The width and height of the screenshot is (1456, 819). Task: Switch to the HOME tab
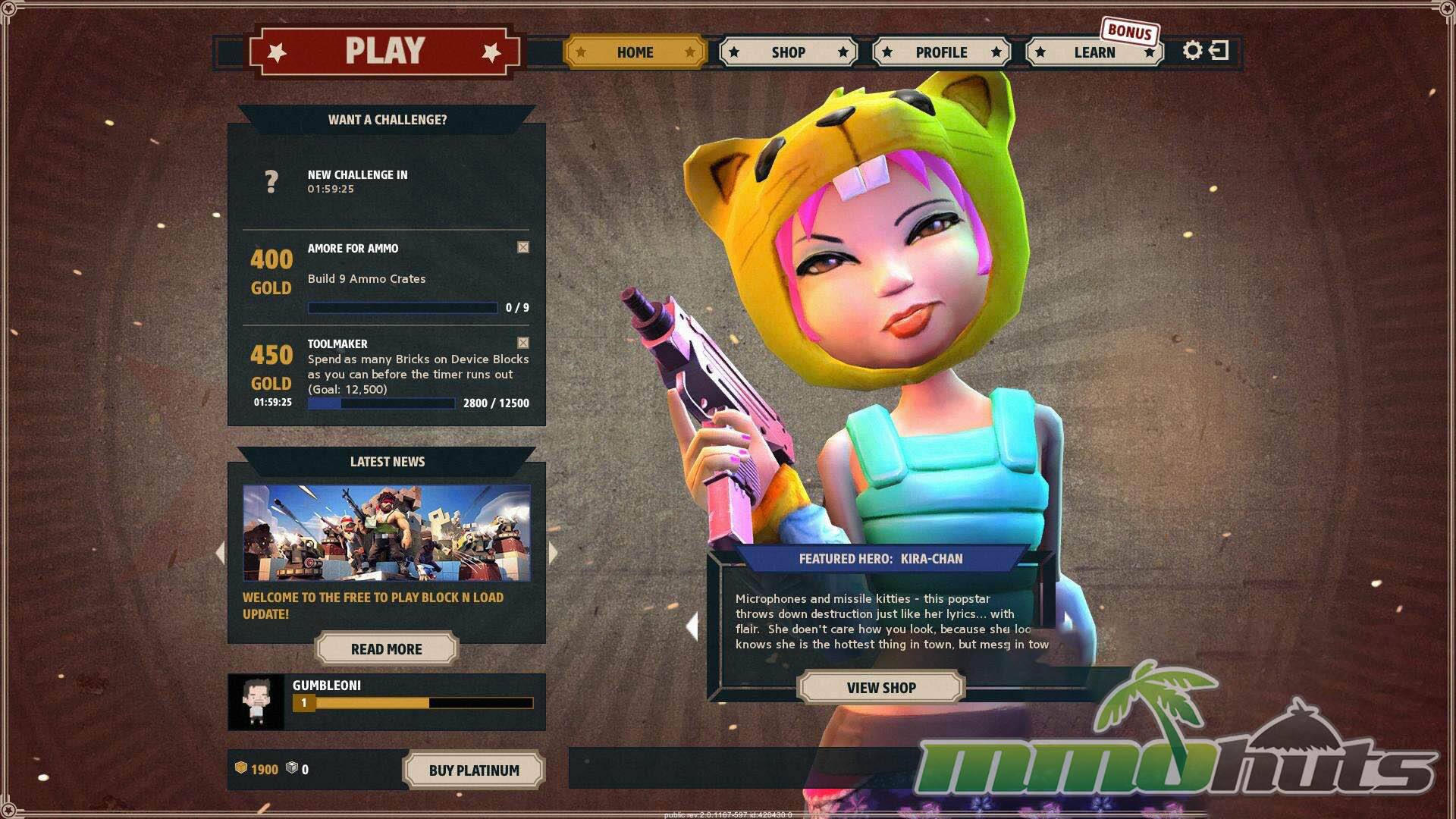pos(635,52)
